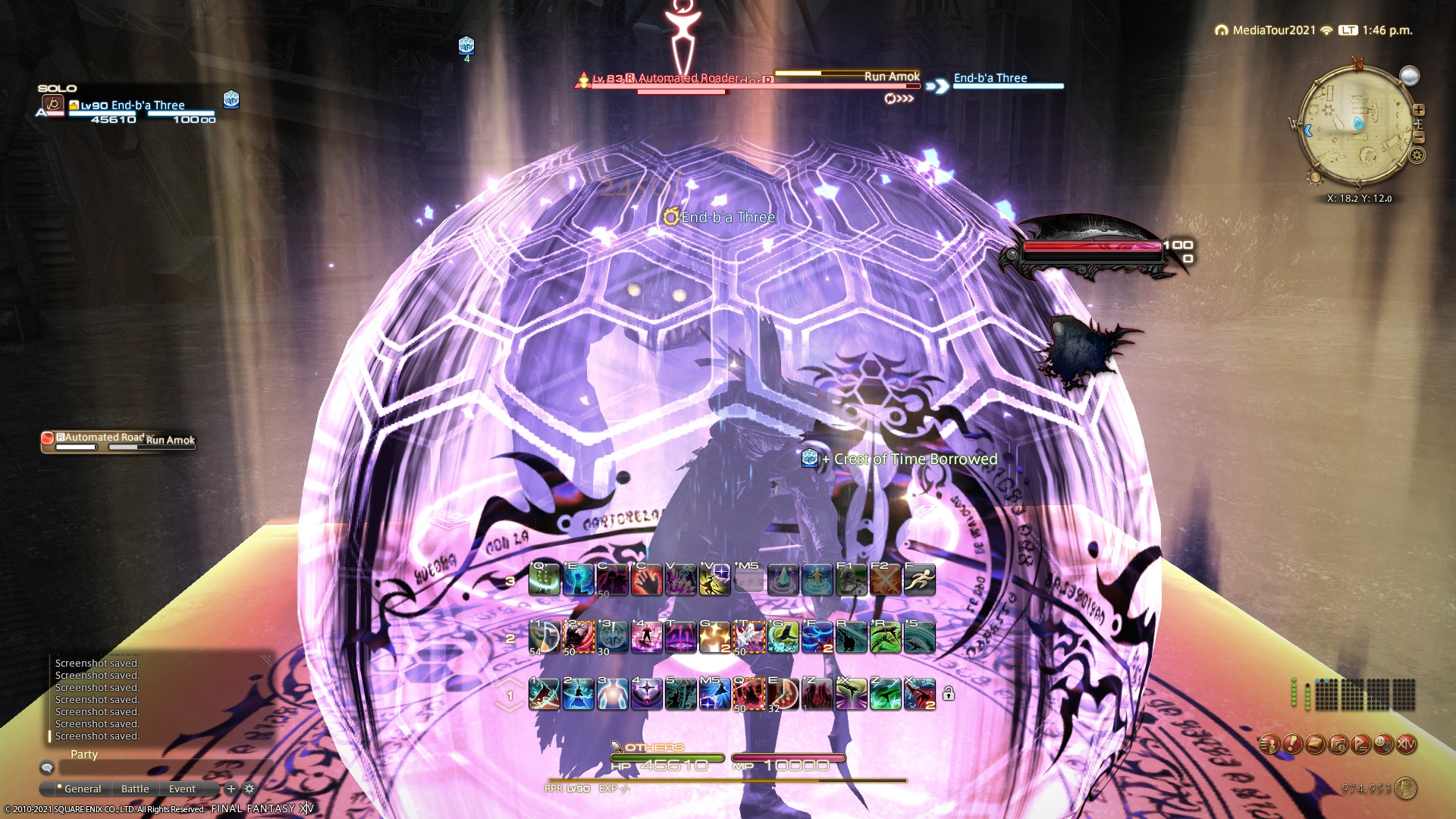Open the main menu via the XIV icon

pos(1407,744)
